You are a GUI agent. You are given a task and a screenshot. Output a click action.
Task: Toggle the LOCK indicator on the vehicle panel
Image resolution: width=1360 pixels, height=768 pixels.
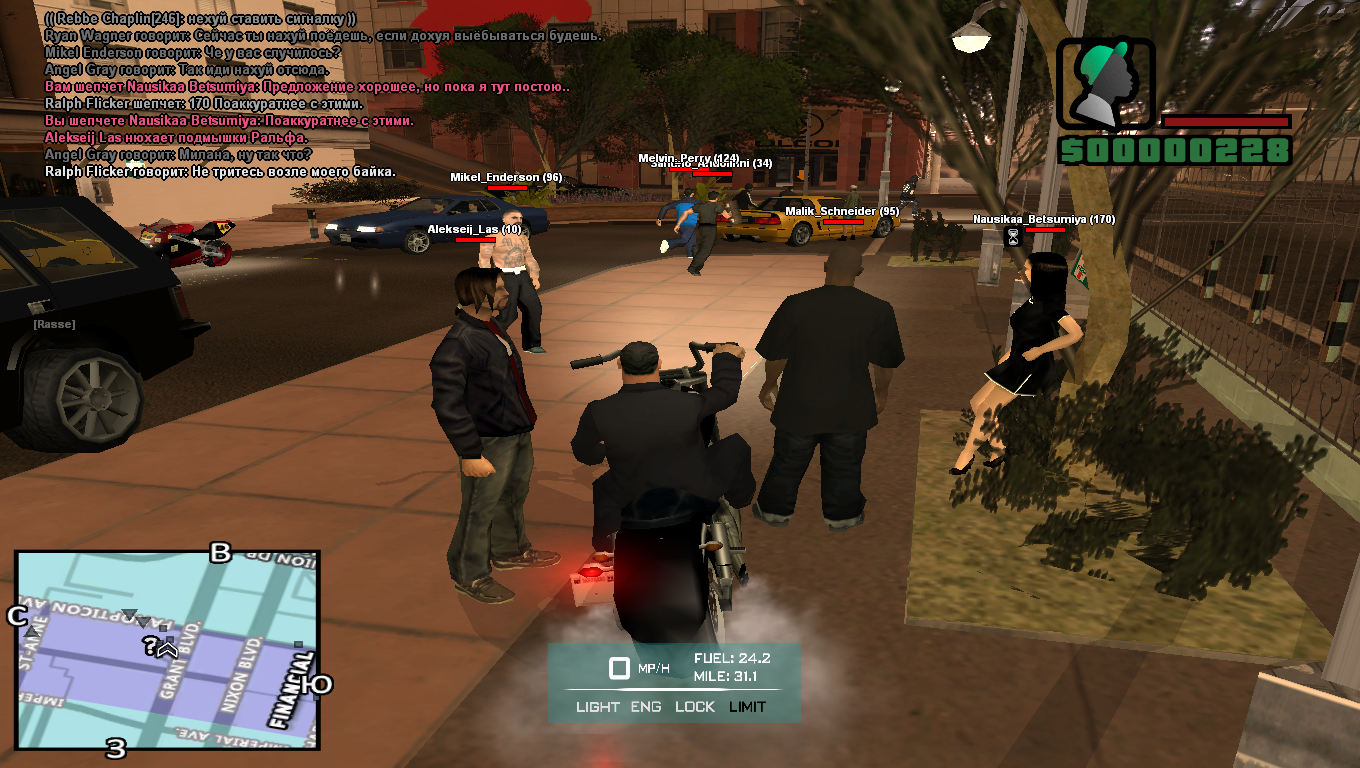pos(695,707)
